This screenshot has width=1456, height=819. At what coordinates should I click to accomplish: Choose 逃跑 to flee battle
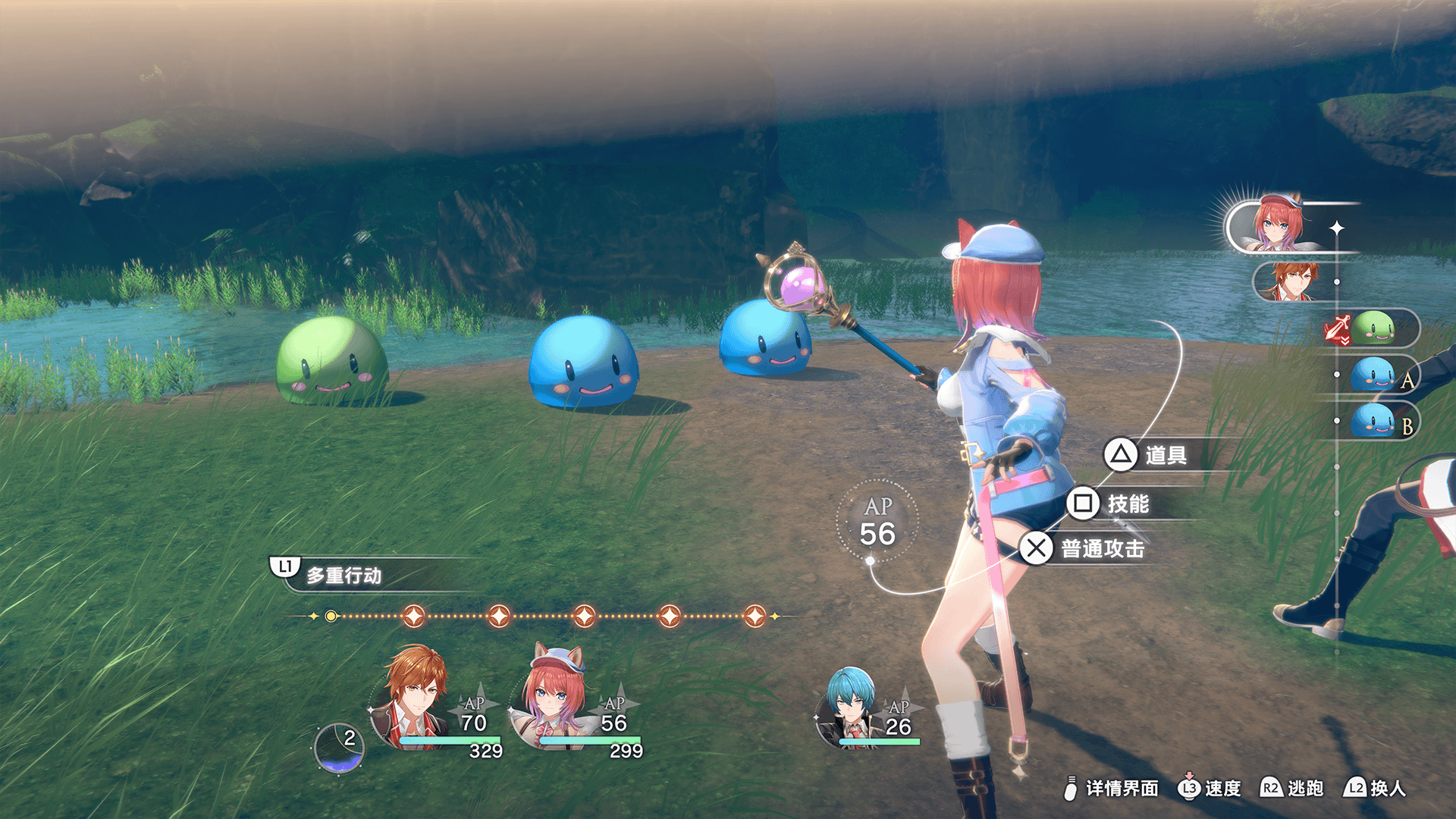(x=1292, y=789)
